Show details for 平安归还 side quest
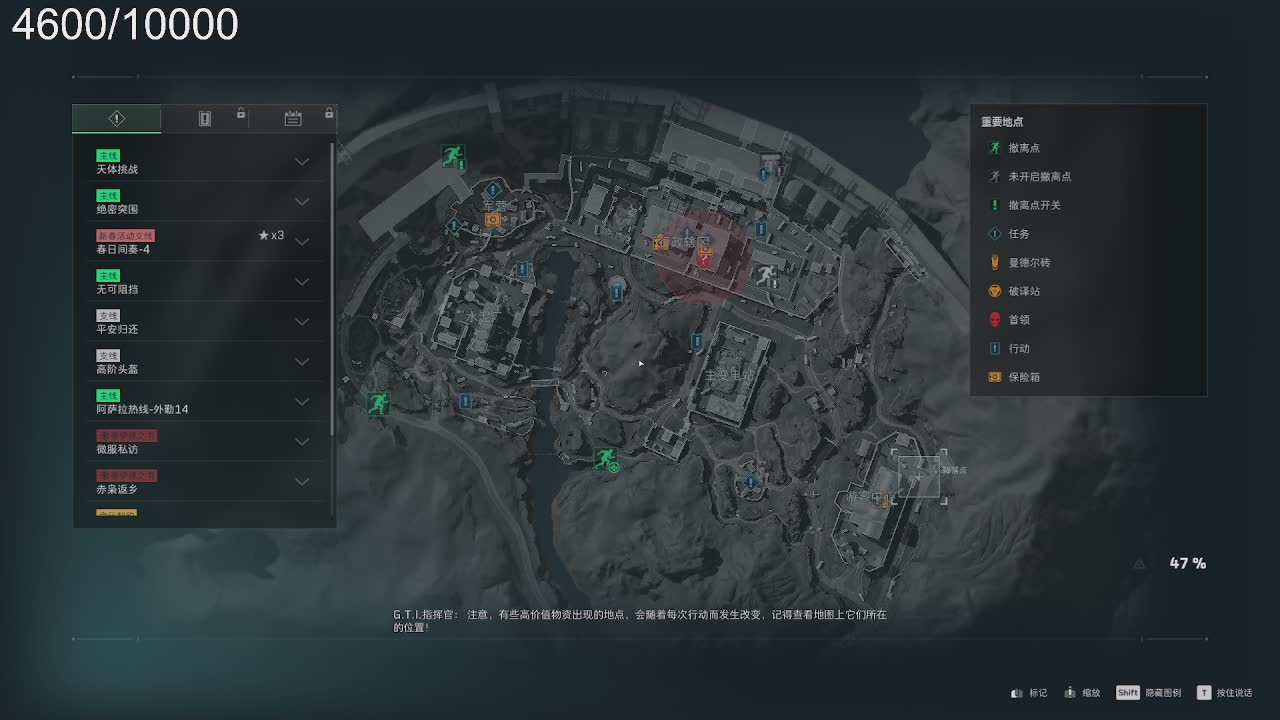 [301, 322]
